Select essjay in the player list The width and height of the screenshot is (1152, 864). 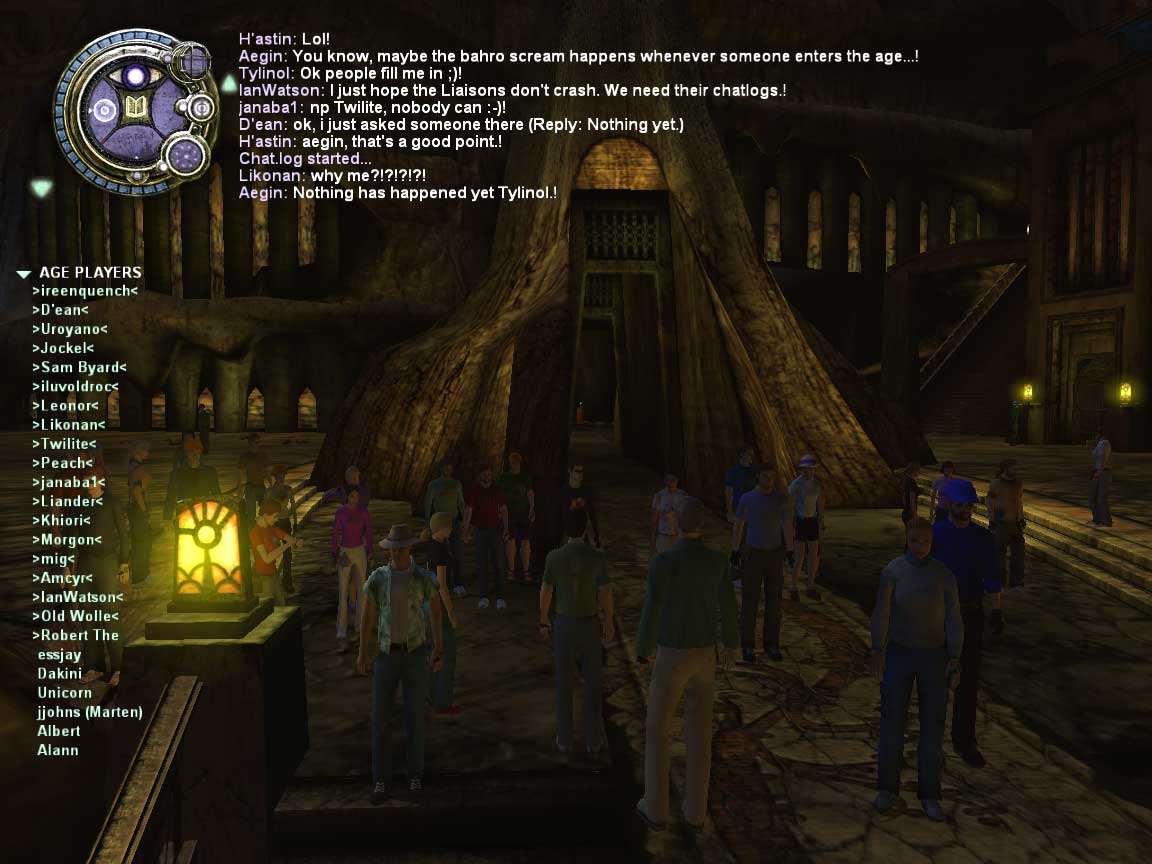tap(59, 655)
